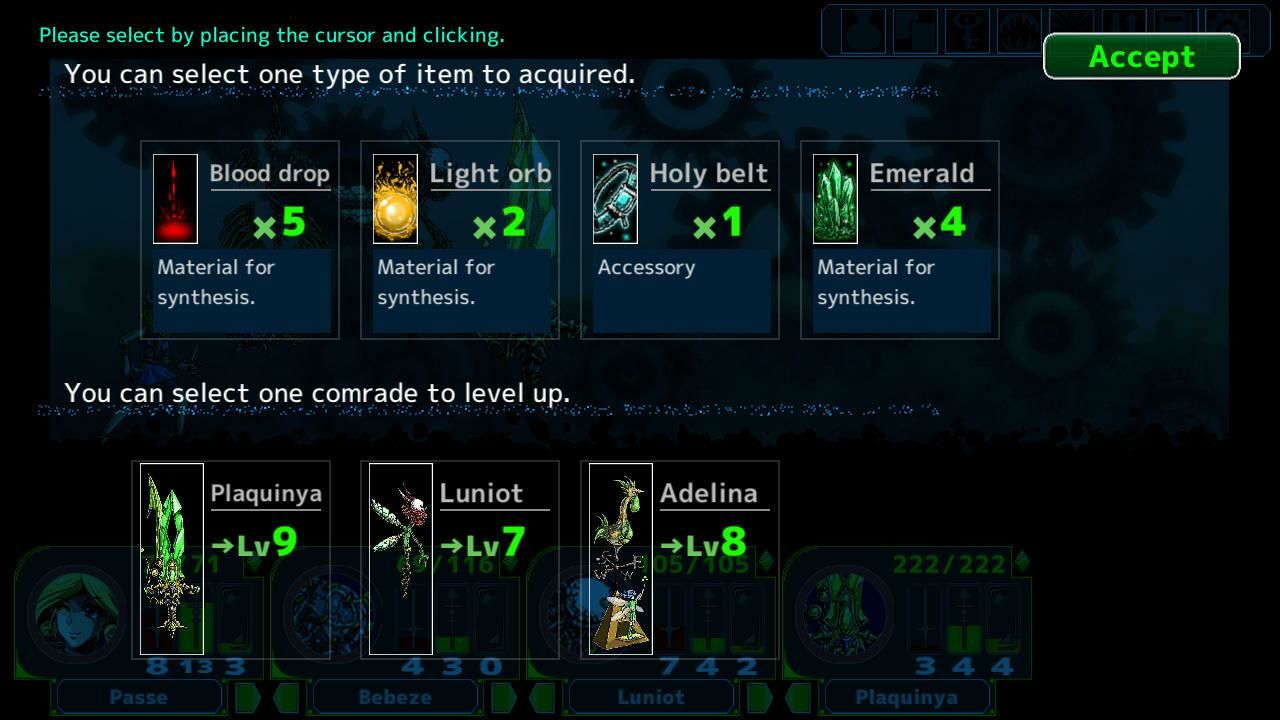Select the Emerald x4 reward
This screenshot has width=1280, height=720.
(x=900, y=240)
